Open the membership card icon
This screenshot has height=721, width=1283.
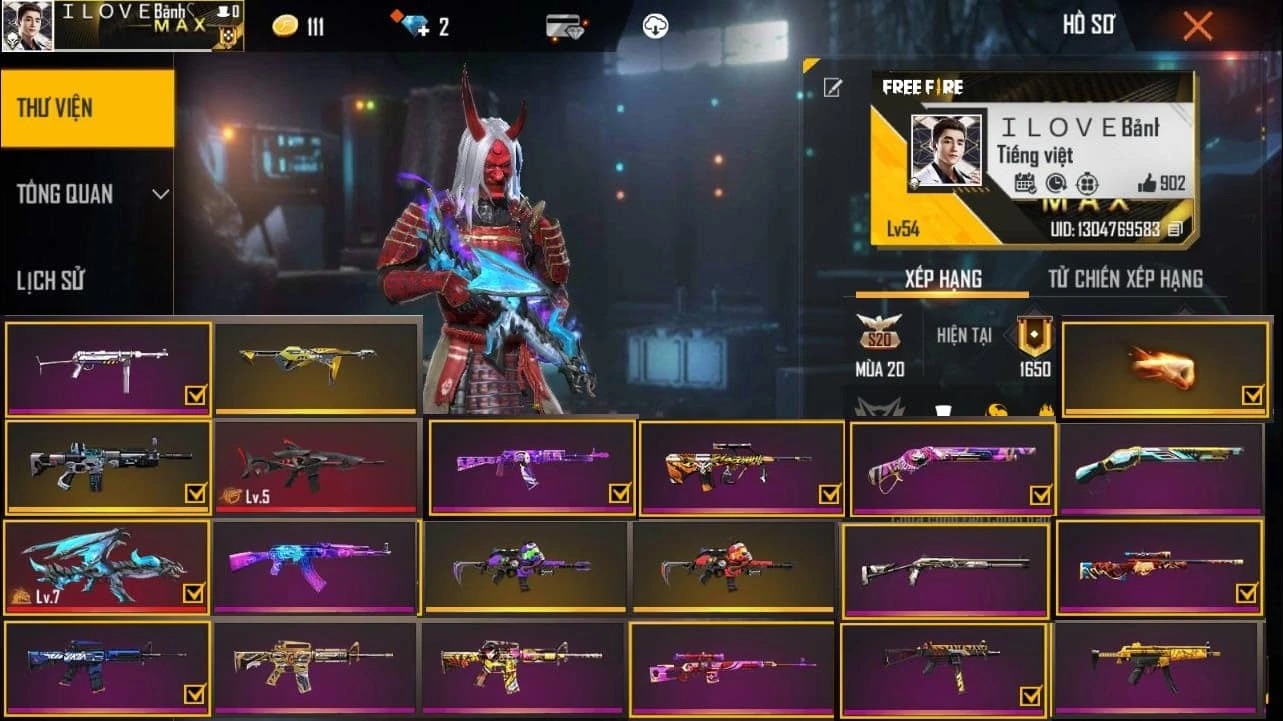(x=562, y=26)
